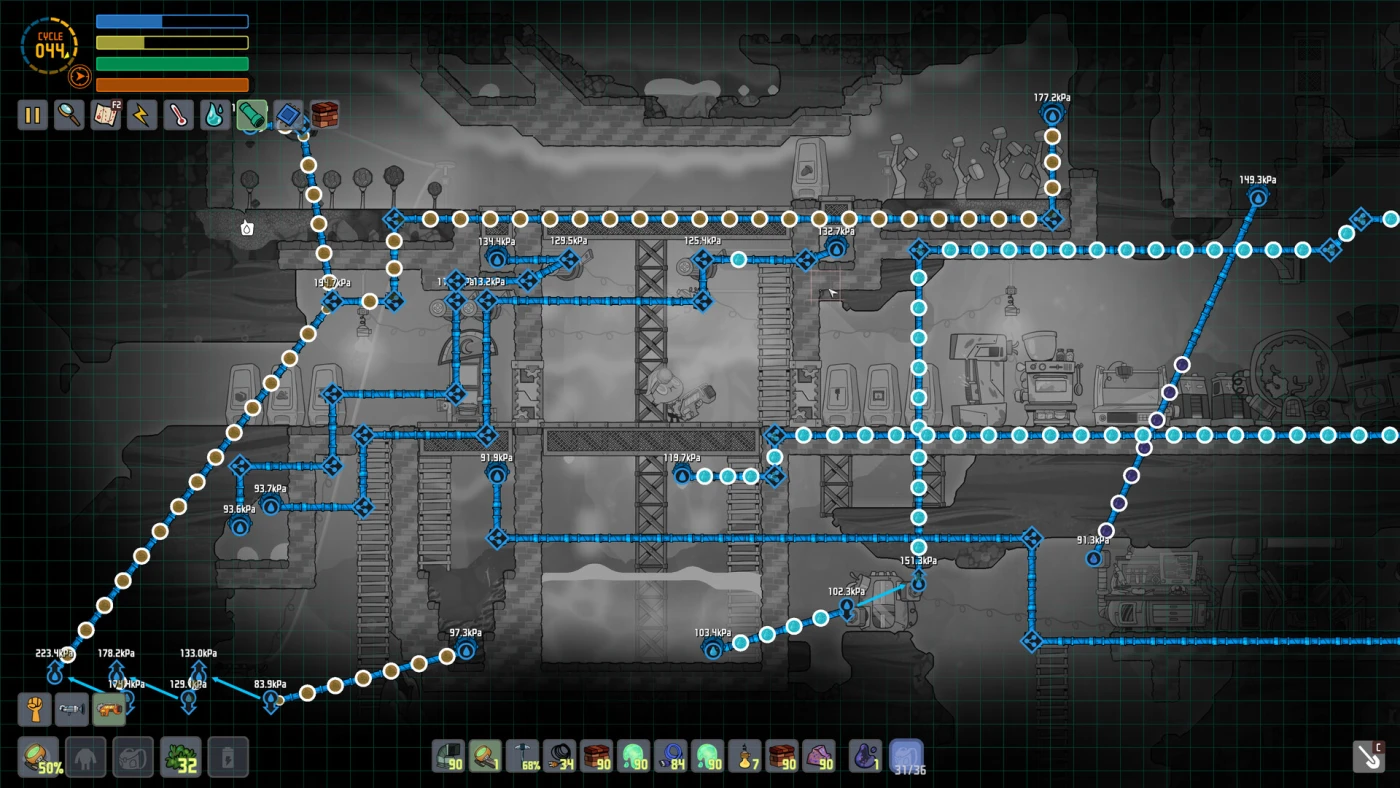Toggle the green pipe overlay button
This screenshot has width=1400, height=788.
coord(252,115)
